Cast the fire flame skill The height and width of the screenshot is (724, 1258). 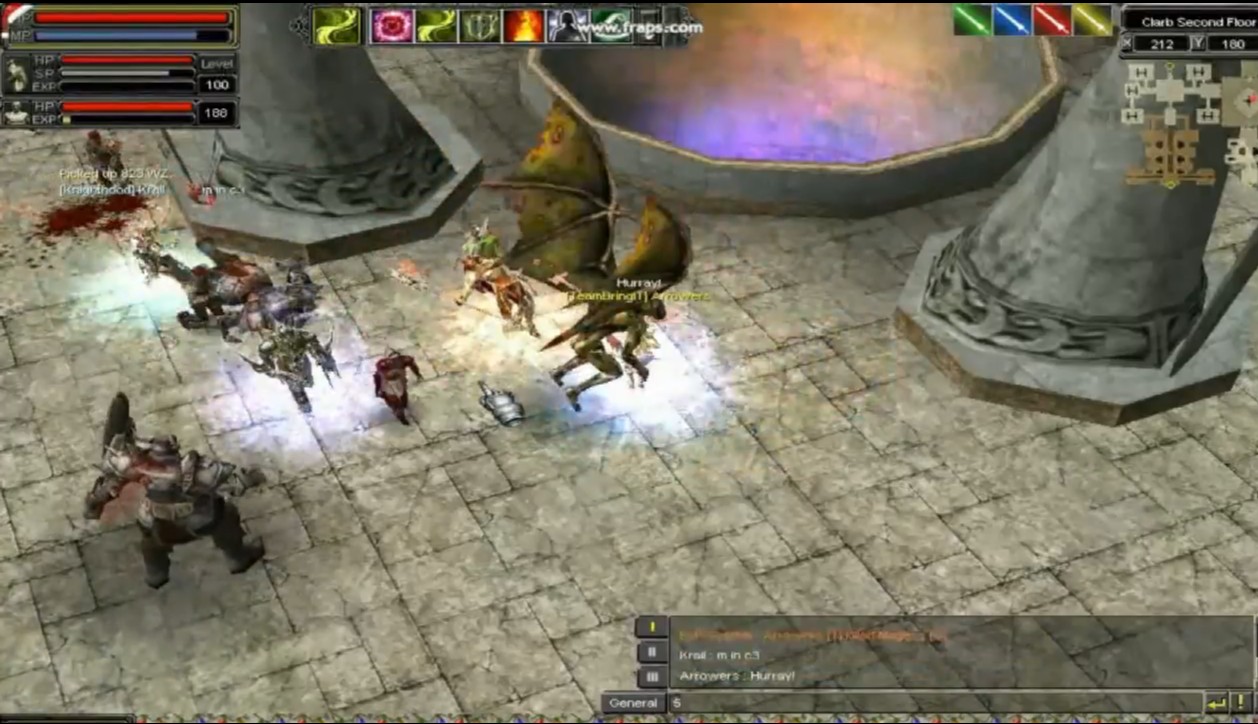(523, 26)
